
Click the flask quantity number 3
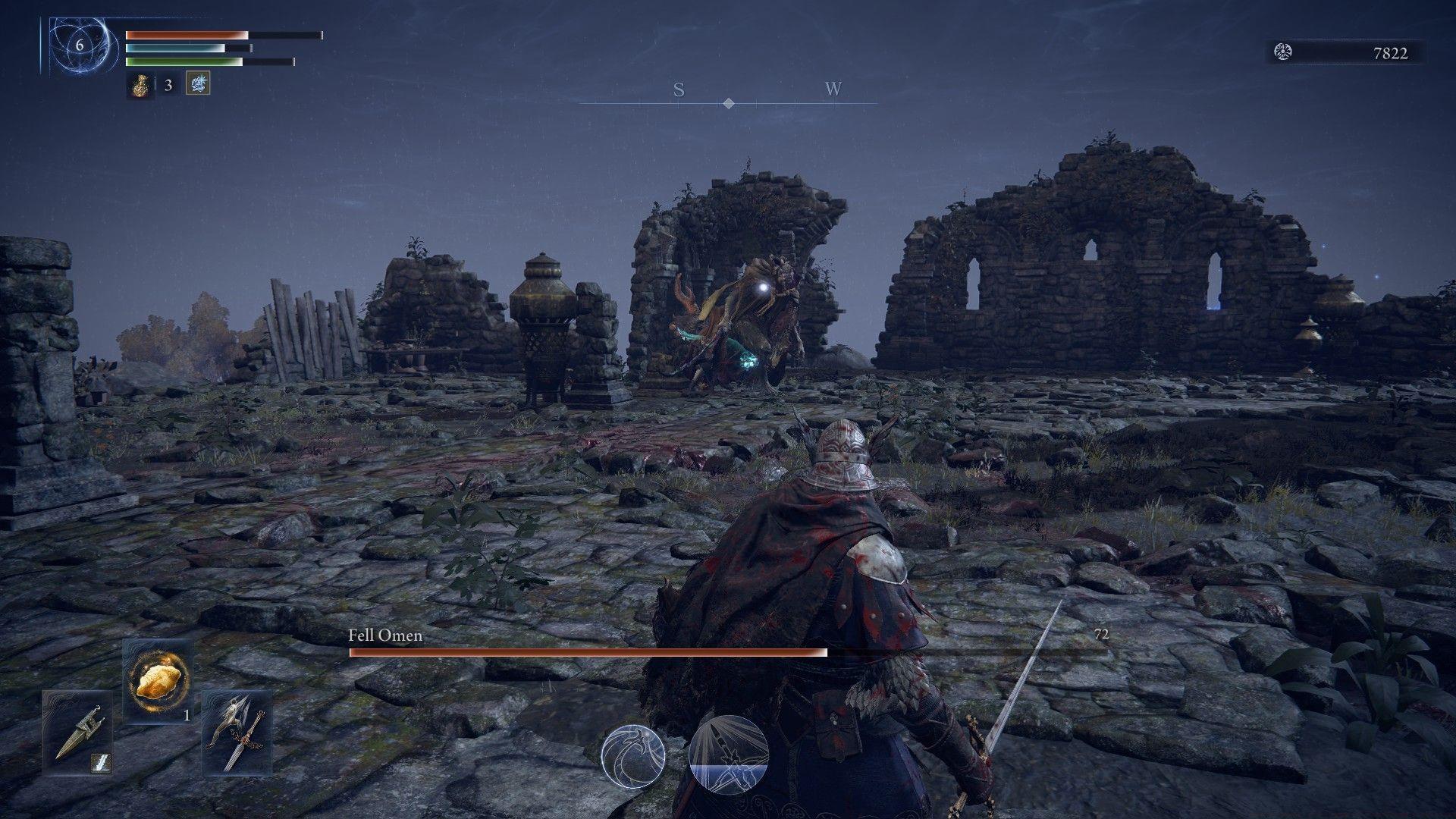[168, 85]
